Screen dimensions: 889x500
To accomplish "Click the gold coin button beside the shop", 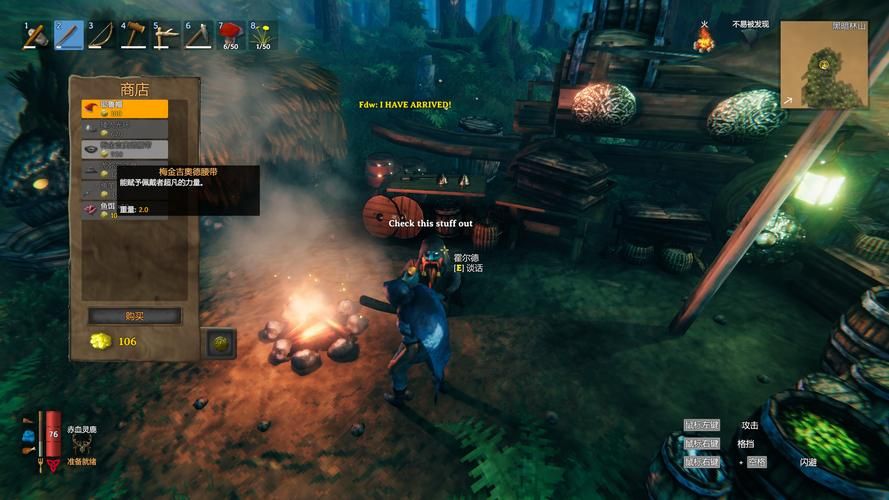I will click(218, 343).
